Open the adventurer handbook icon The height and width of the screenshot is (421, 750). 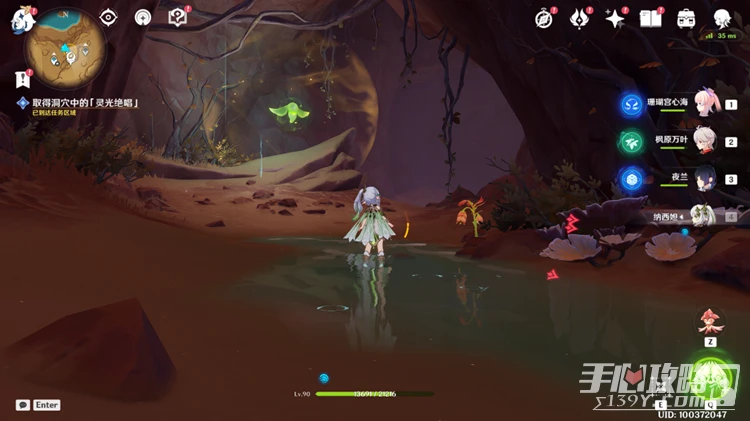point(651,19)
